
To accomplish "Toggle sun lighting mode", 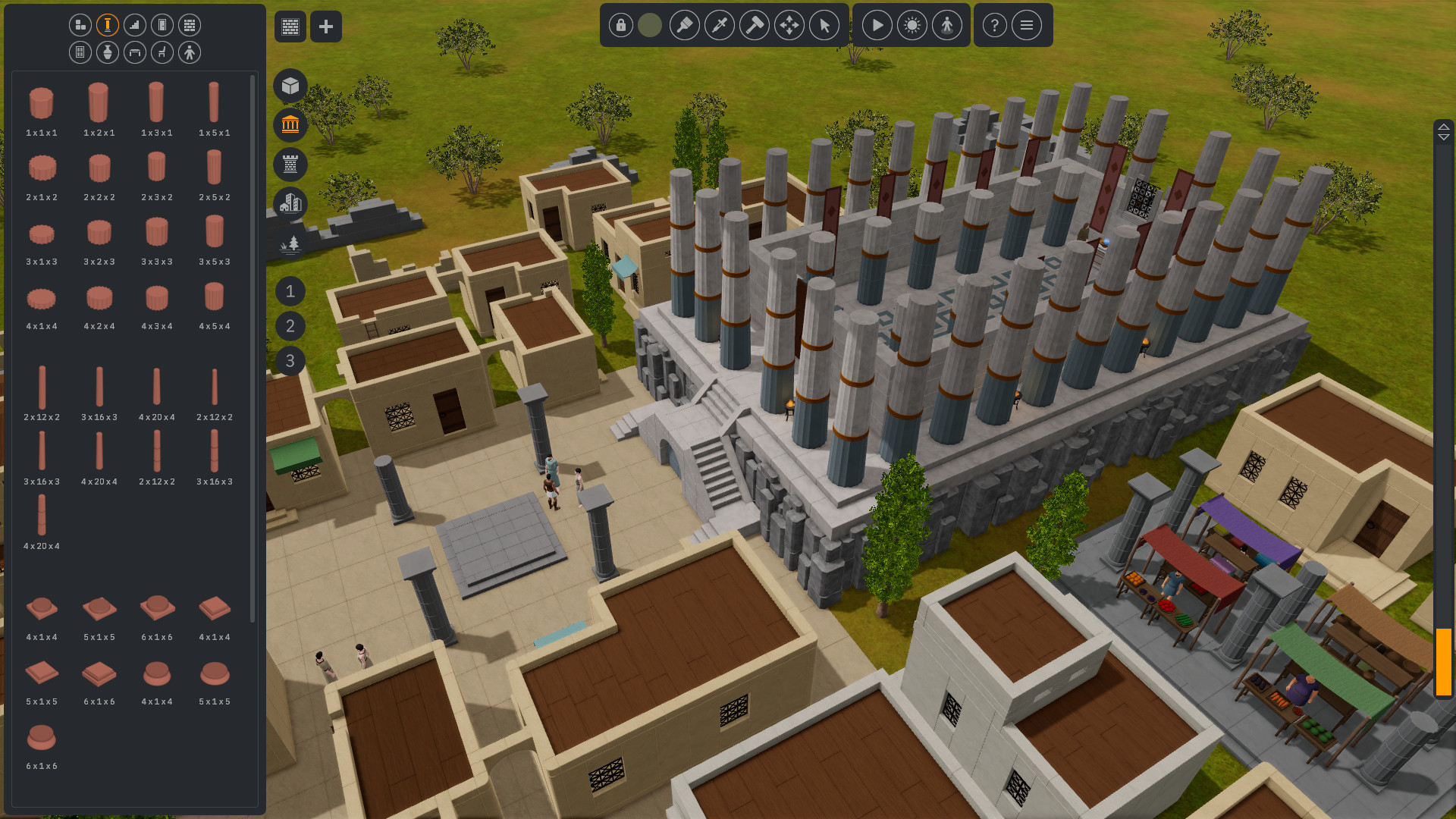I will point(912,25).
